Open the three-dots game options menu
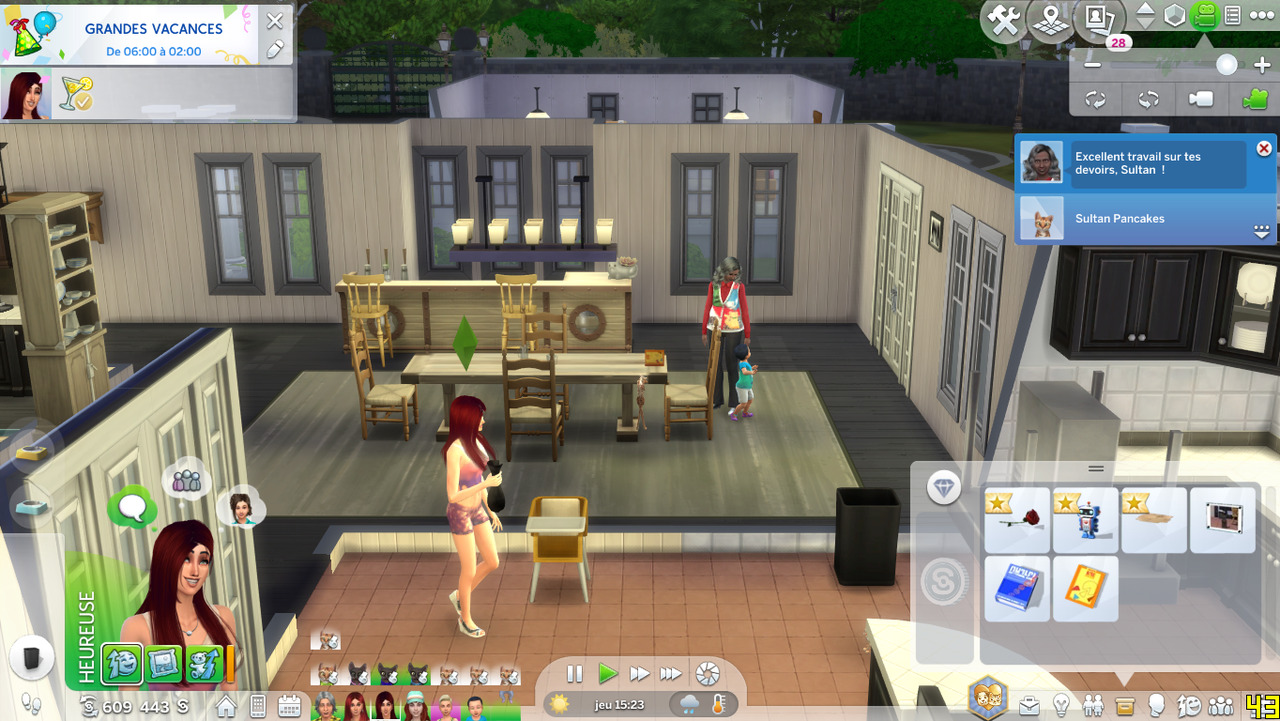1280x721 pixels. (1261, 16)
